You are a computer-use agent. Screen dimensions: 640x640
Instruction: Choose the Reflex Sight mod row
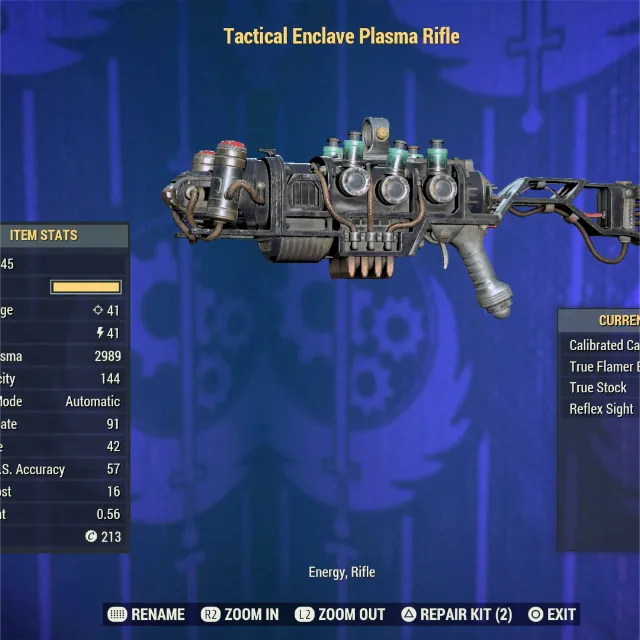[602, 409]
